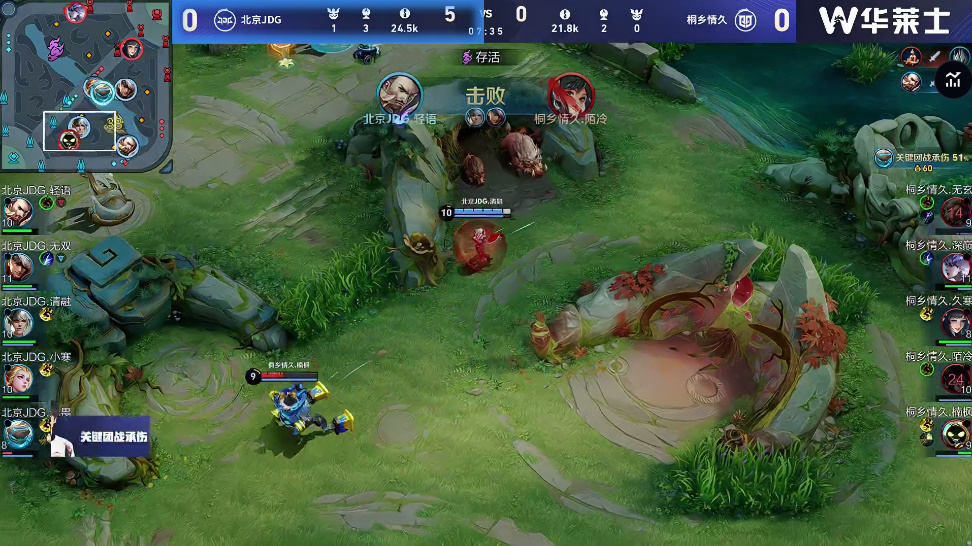Click the 华莱士 sponsor logo
Viewport: 972px width, 546px height.
[x=883, y=21]
